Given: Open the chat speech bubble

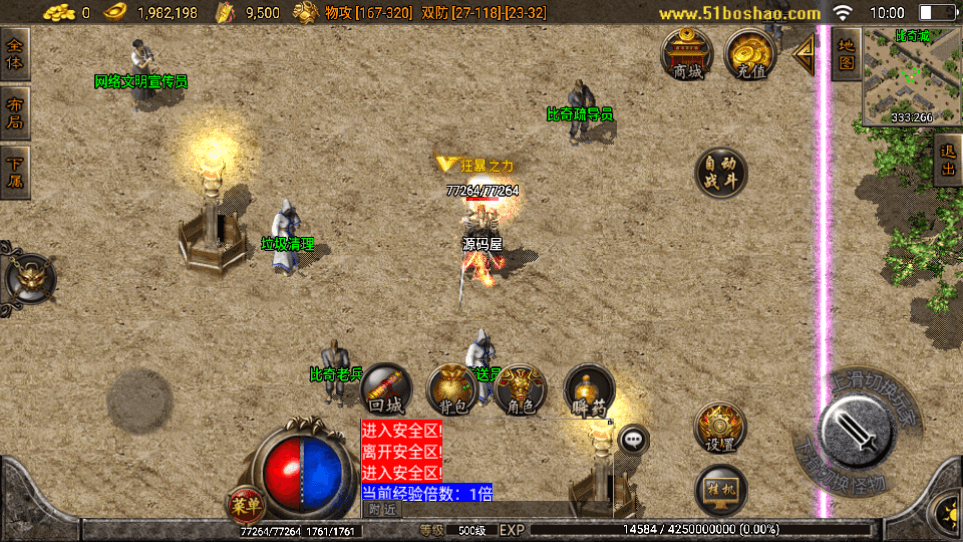Looking at the screenshot, I should pos(634,438).
